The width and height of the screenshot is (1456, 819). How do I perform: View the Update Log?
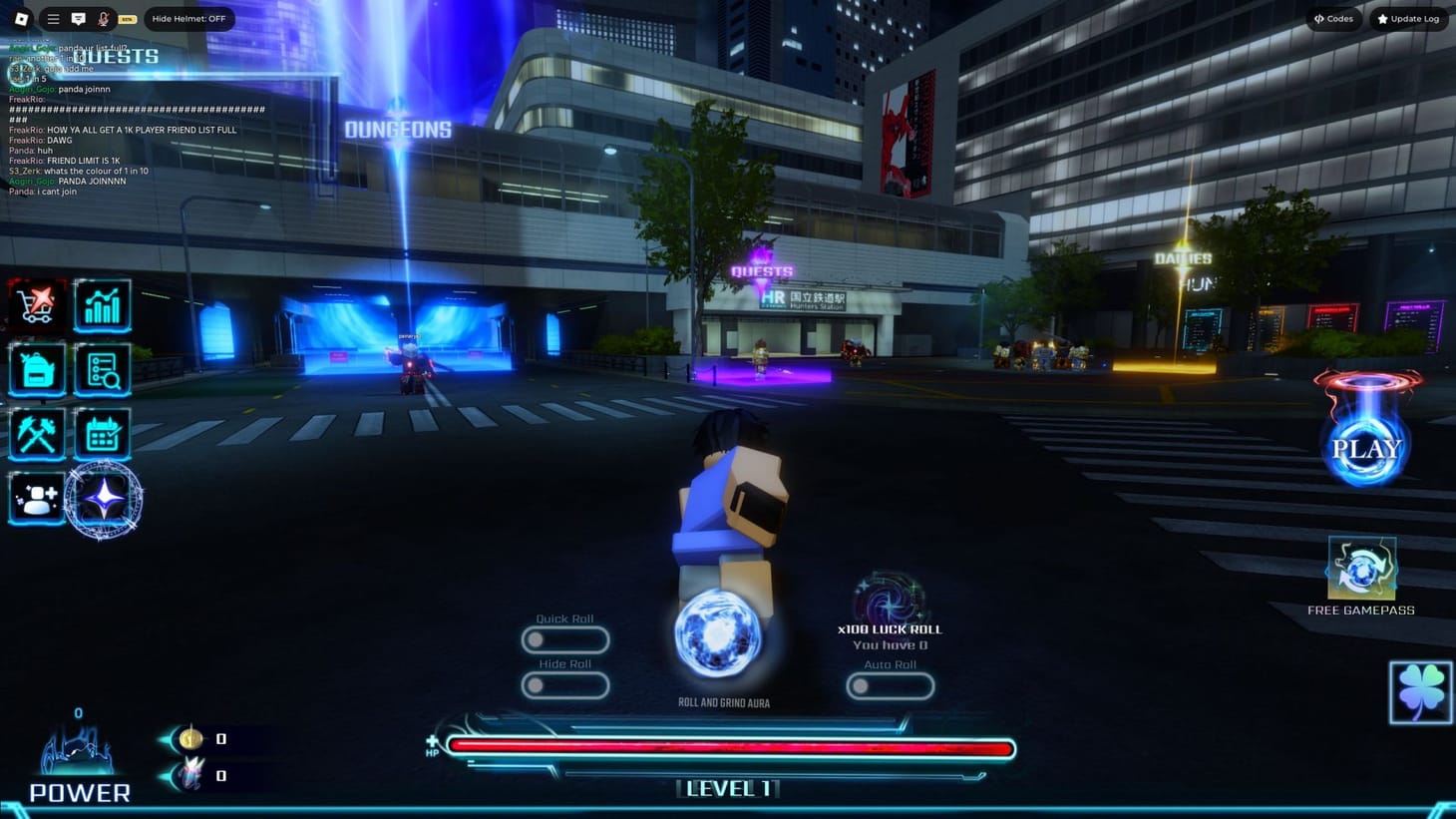click(1408, 18)
